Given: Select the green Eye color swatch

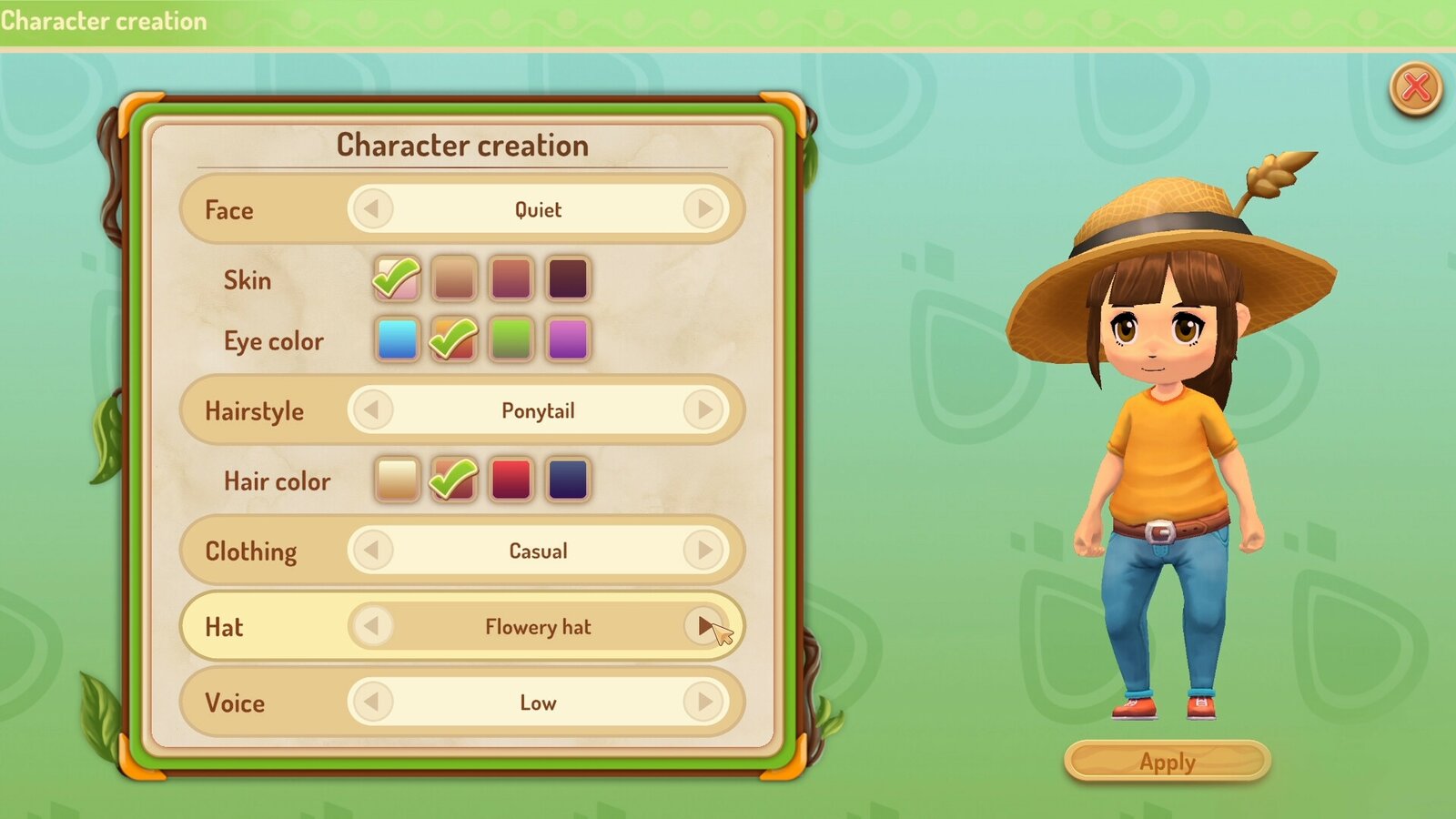Looking at the screenshot, I should [511, 339].
